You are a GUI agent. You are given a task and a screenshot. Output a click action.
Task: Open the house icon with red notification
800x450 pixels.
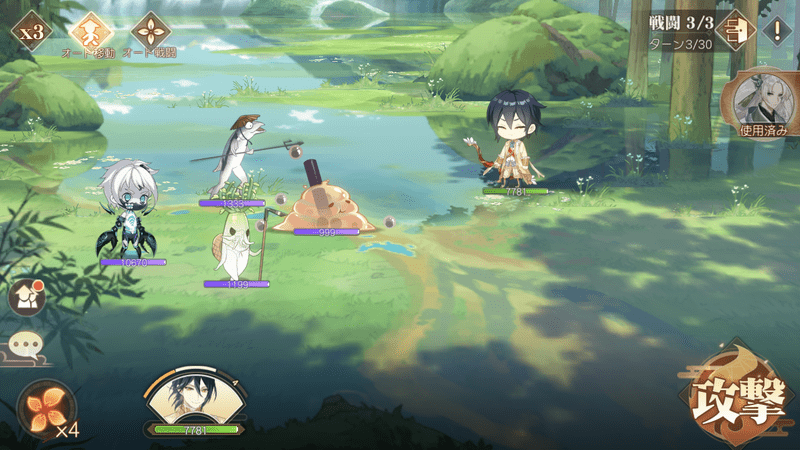(x=27, y=295)
